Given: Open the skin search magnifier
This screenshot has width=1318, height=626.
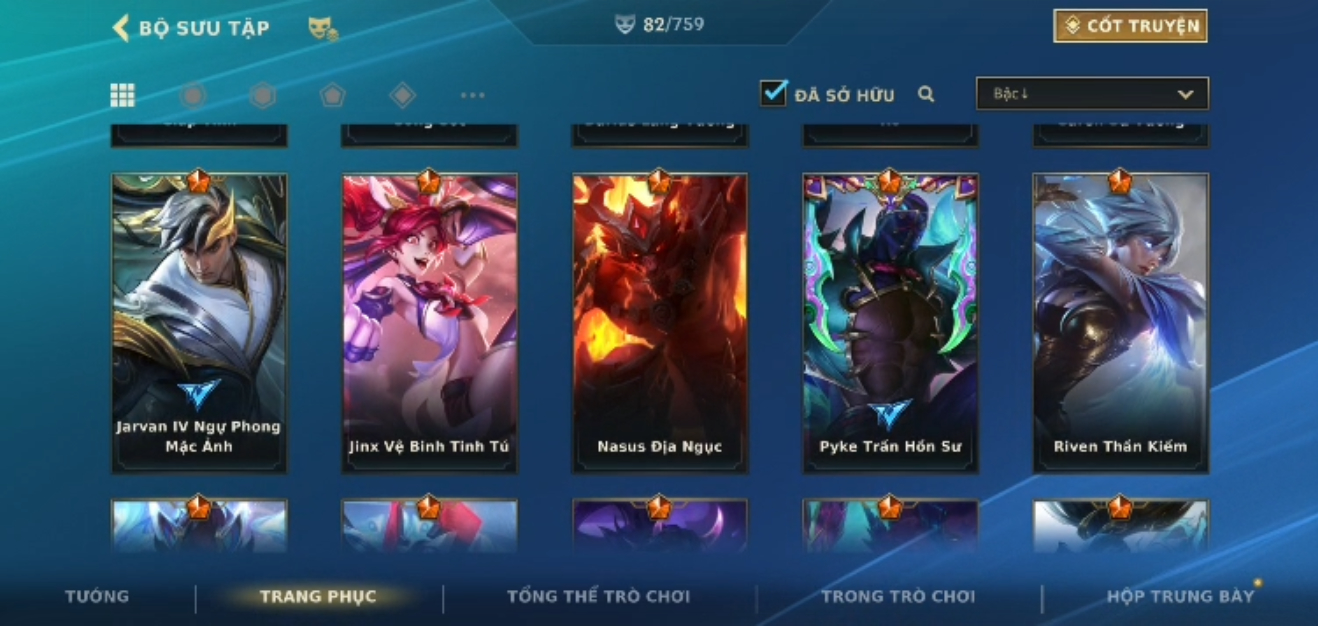Looking at the screenshot, I should pyautogui.click(x=926, y=94).
